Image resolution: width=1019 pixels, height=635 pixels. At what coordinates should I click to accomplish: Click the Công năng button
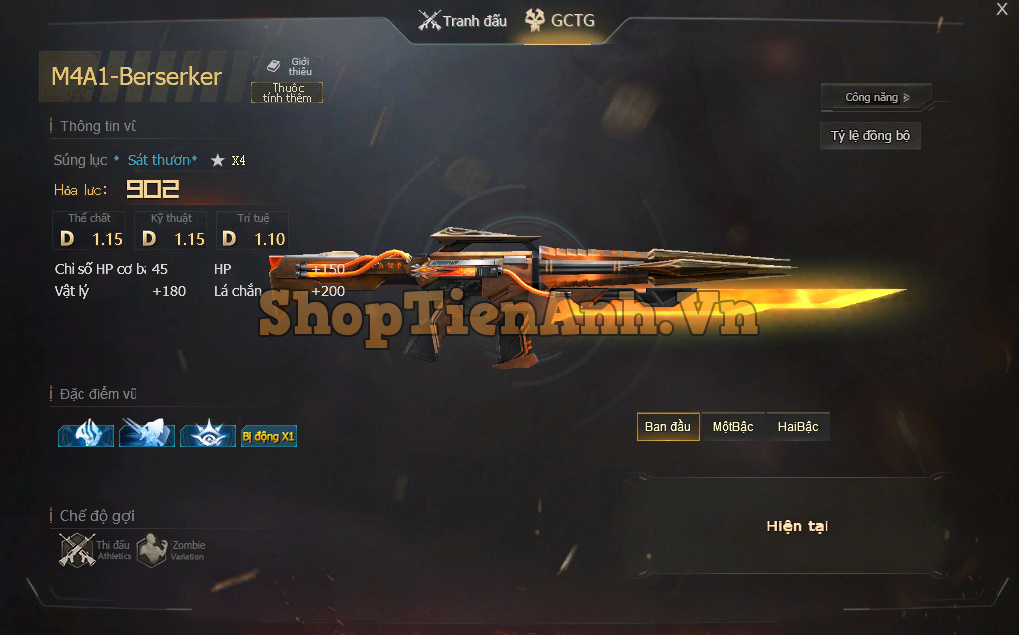(x=876, y=97)
